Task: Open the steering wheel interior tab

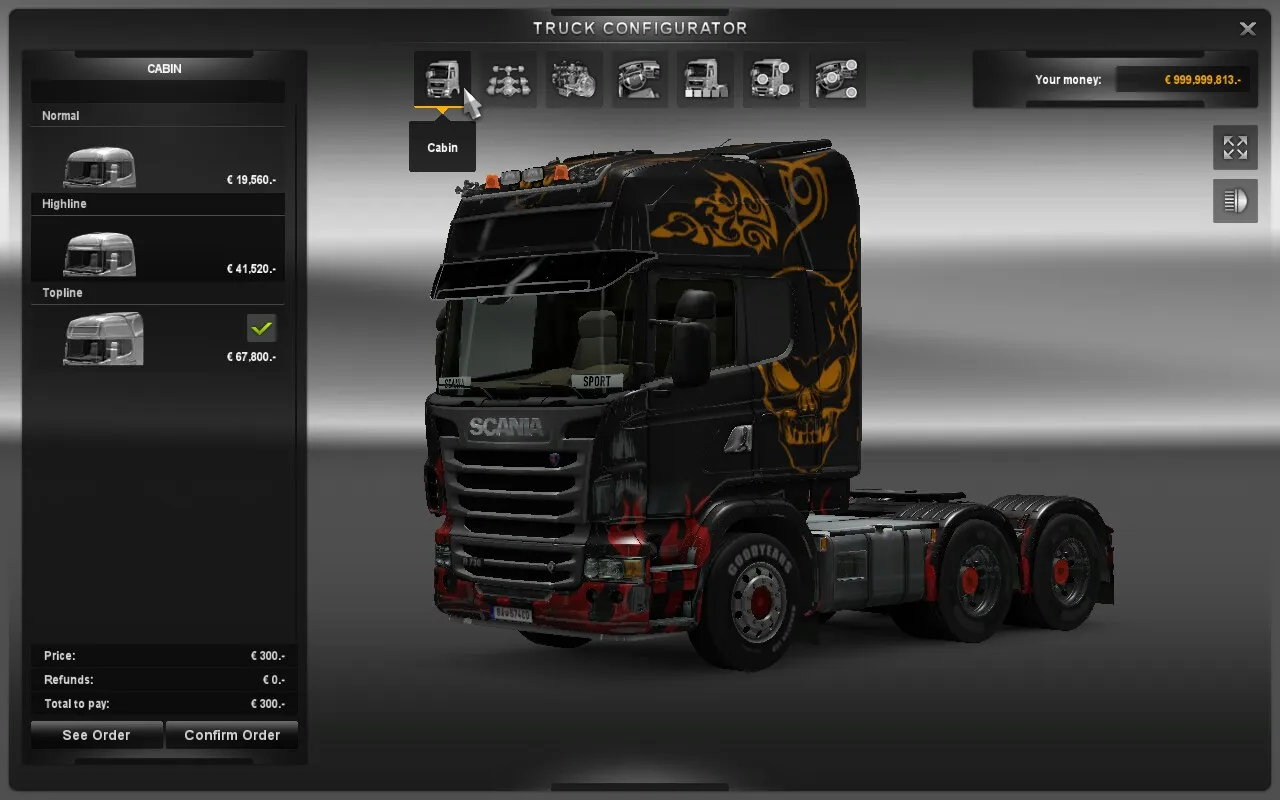Action: pyautogui.click(x=640, y=79)
